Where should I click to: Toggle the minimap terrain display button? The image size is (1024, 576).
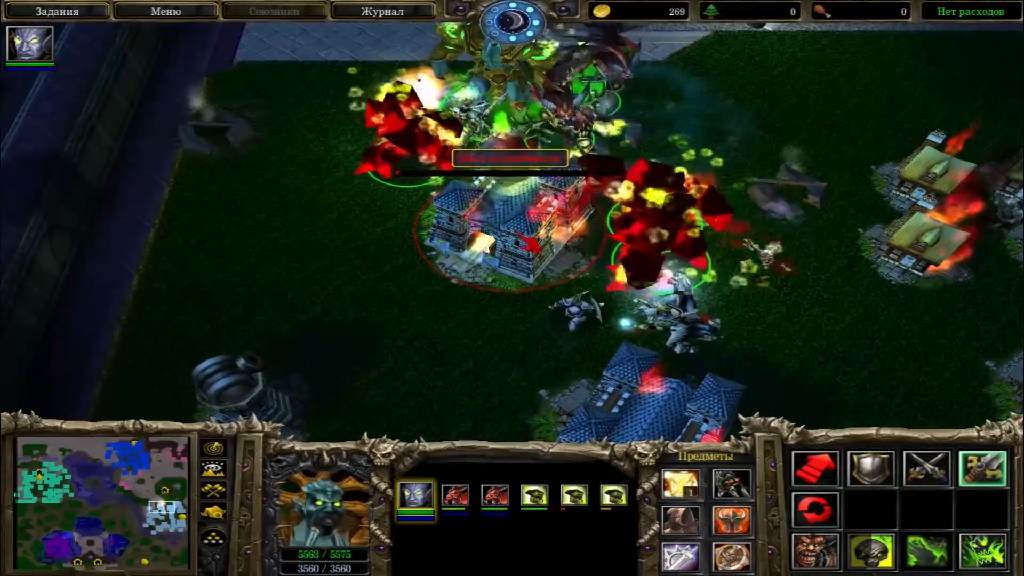coord(214,469)
